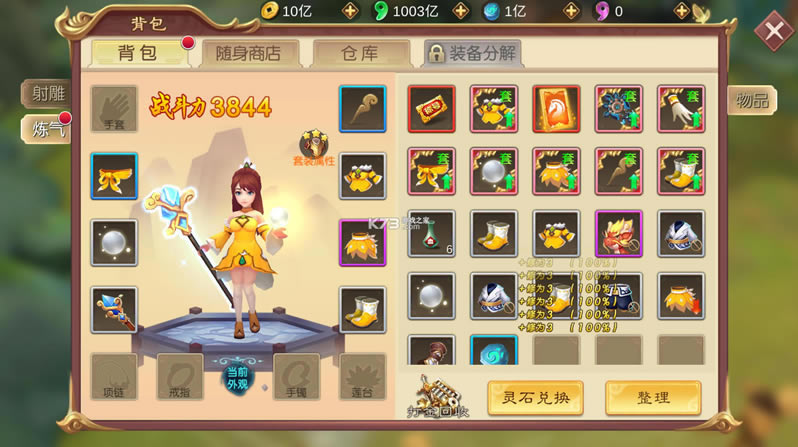Select the red ticket item in inventory
Image resolution: width=798 pixels, height=447 pixels.
click(x=431, y=109)
